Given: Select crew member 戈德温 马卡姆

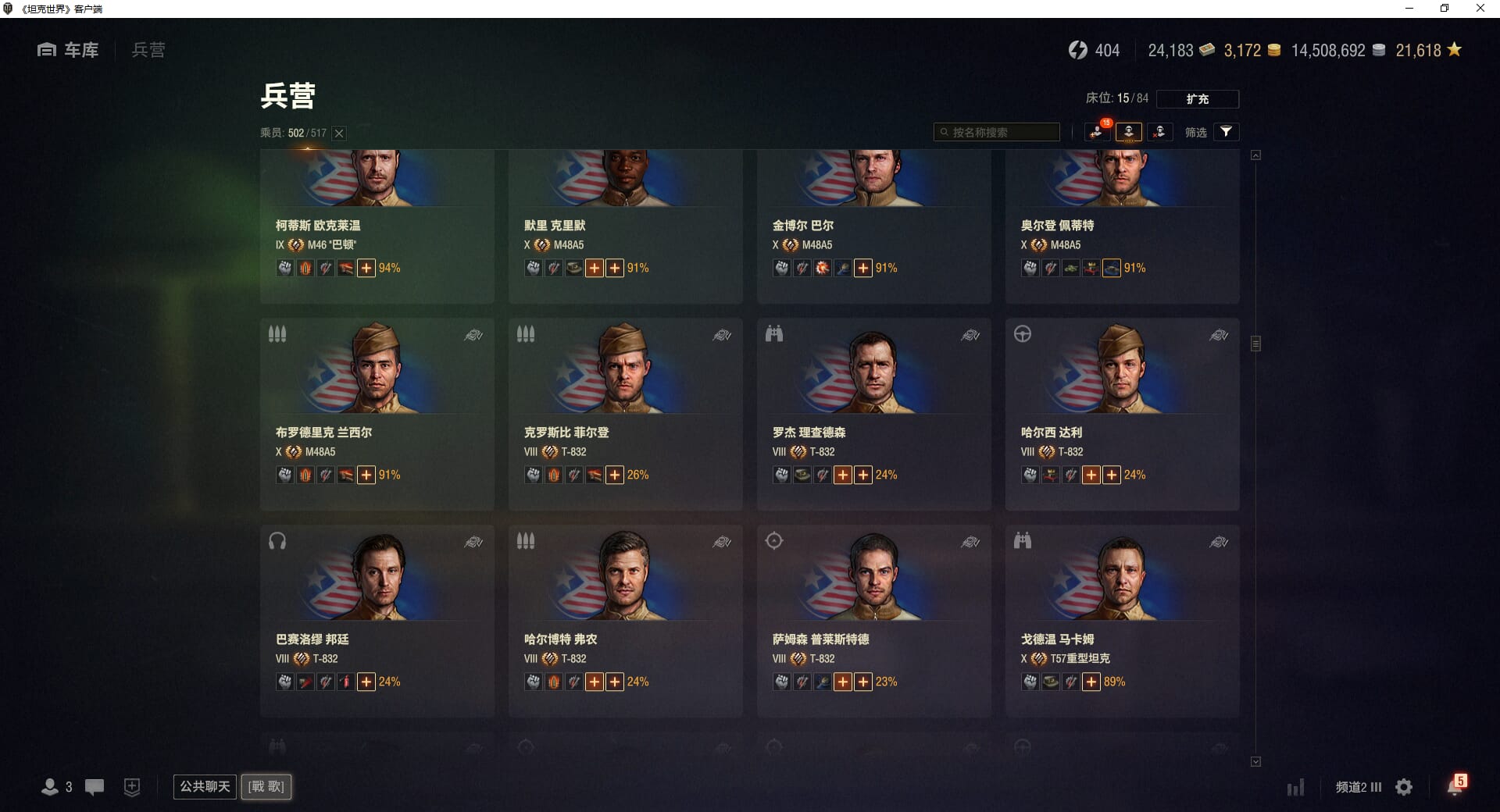Looking at the screenshot, I should (1122, 621).
